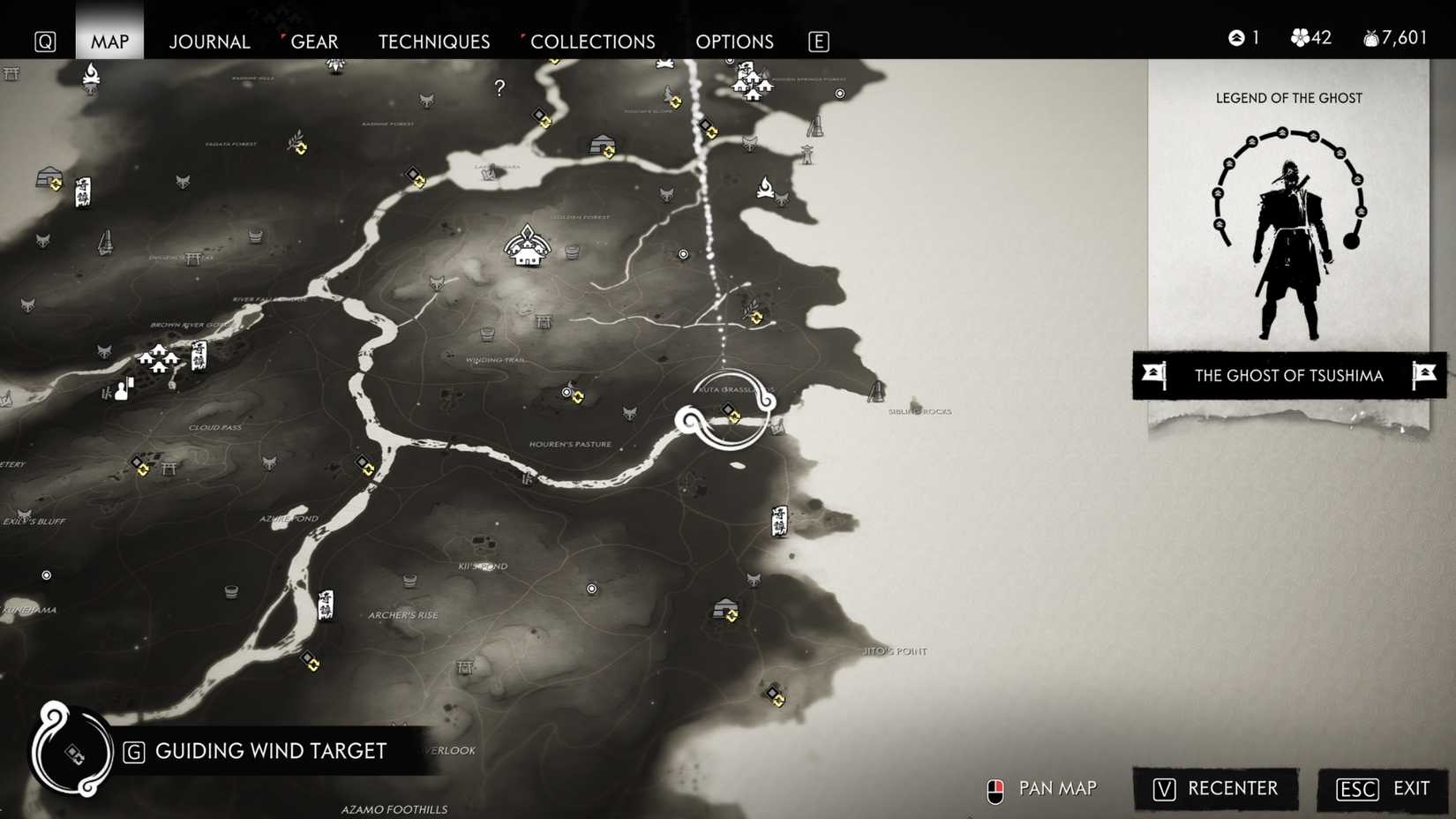Click the mouse Pan Map icon

click(995, 788)
